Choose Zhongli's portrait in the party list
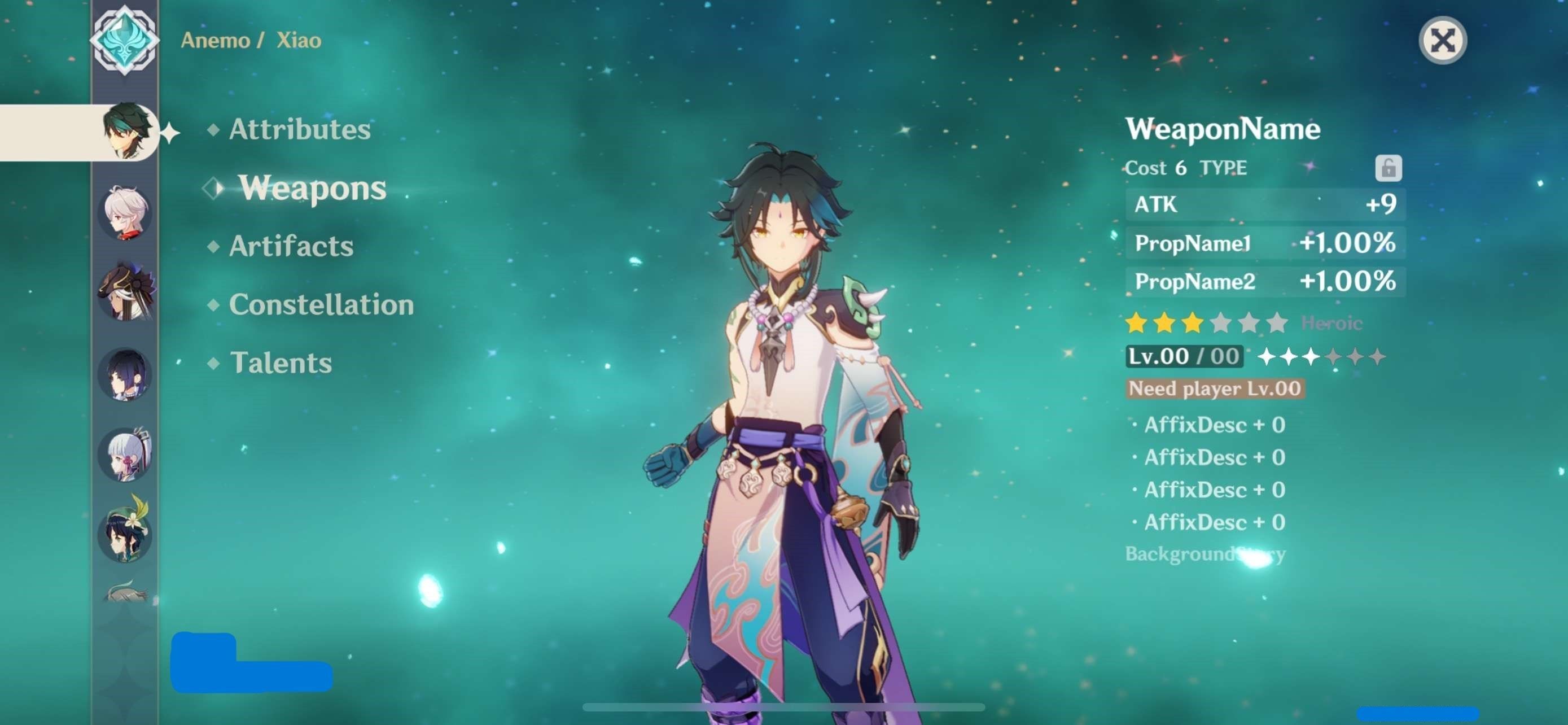 [126, 291]
